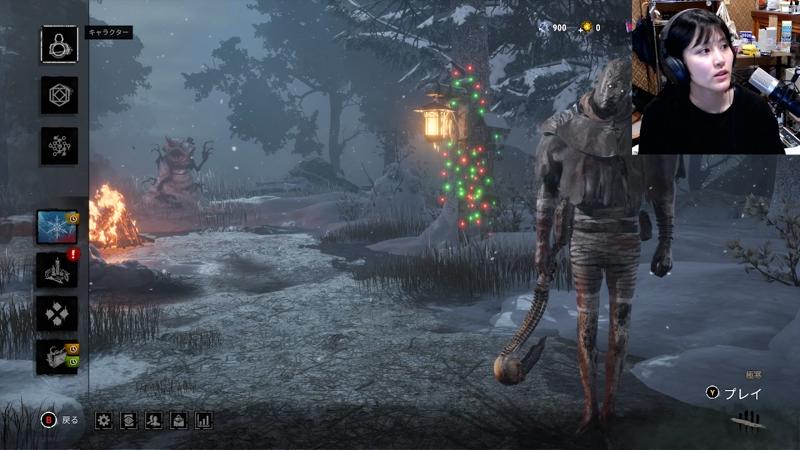The width and height of the screenshot is (800, 450).
Task: Open the friends list icon
Action: click(154, 420)
